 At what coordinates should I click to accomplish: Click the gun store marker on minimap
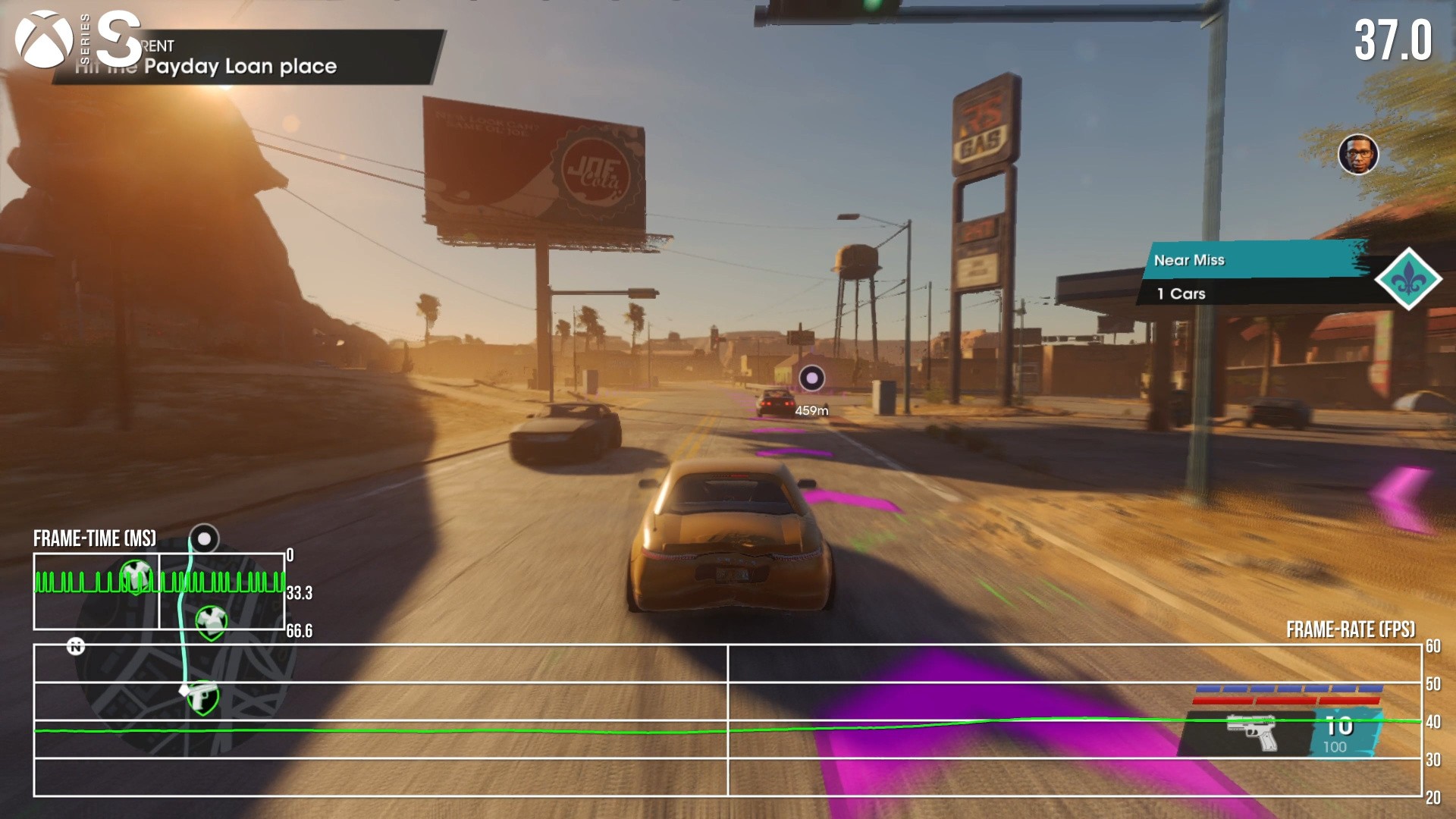(x=202, y=698)
